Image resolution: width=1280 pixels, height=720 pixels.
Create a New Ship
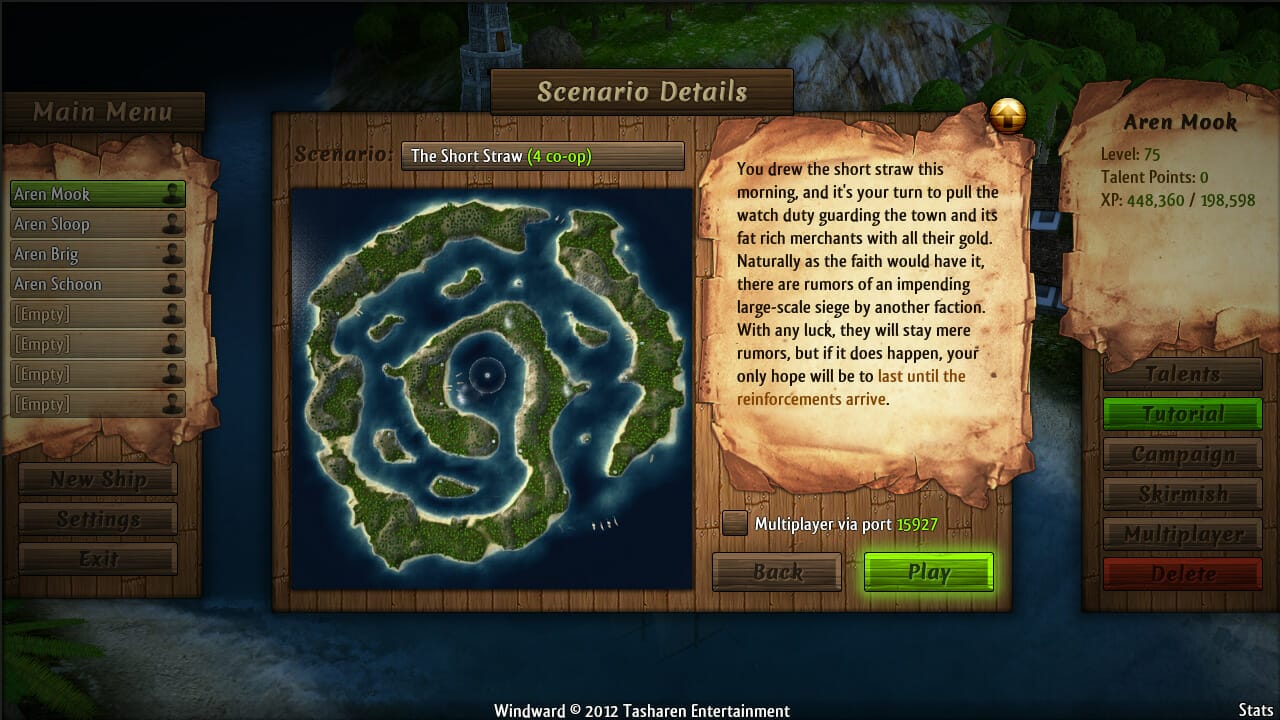tap(98, 479)
